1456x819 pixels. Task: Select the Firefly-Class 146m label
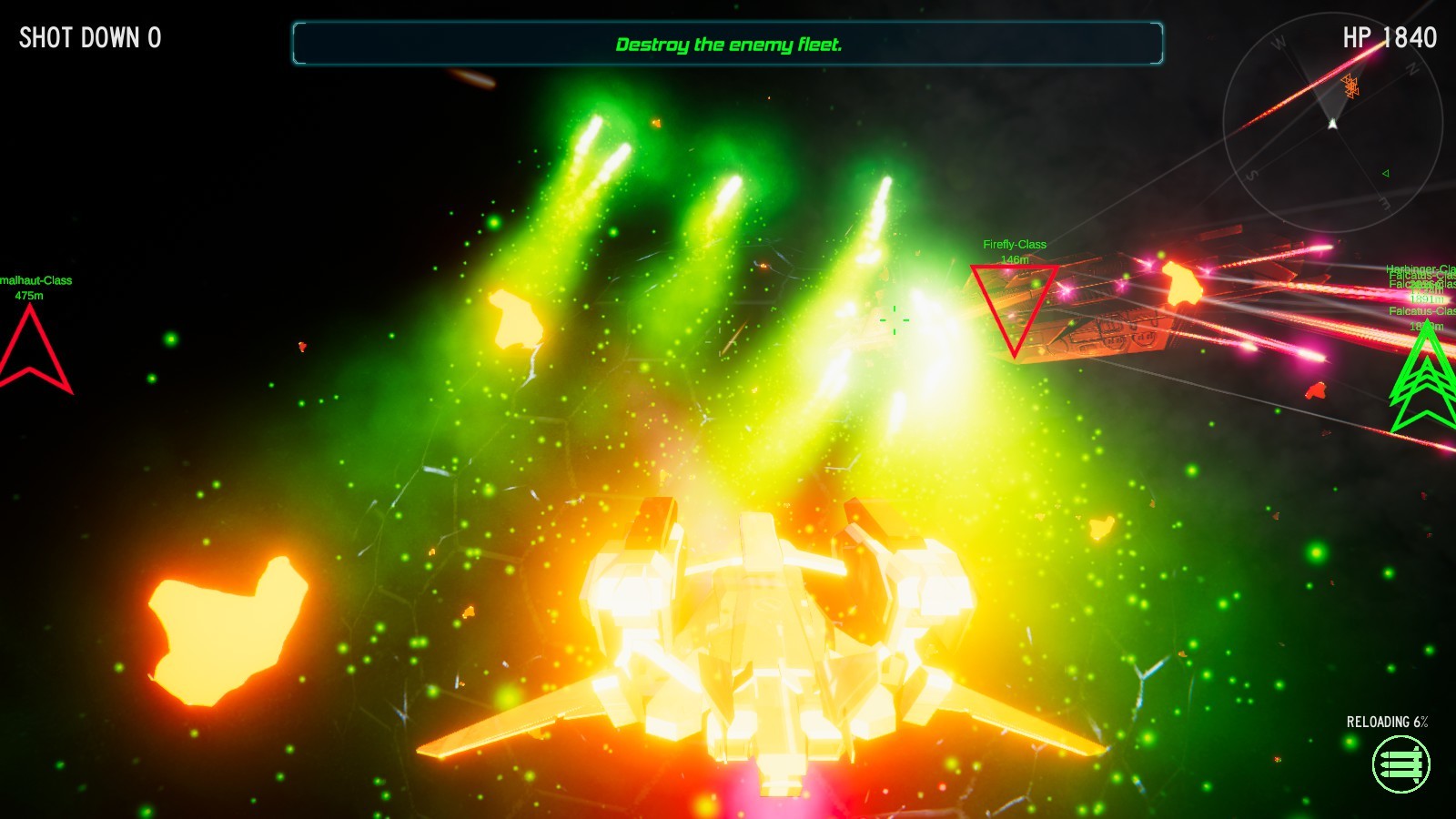[1015, 250]
